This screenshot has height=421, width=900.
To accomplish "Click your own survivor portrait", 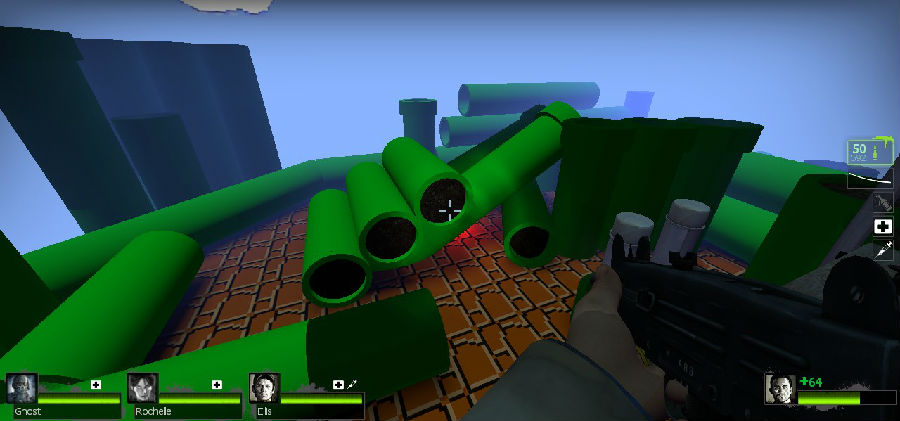I will (780, 389).
